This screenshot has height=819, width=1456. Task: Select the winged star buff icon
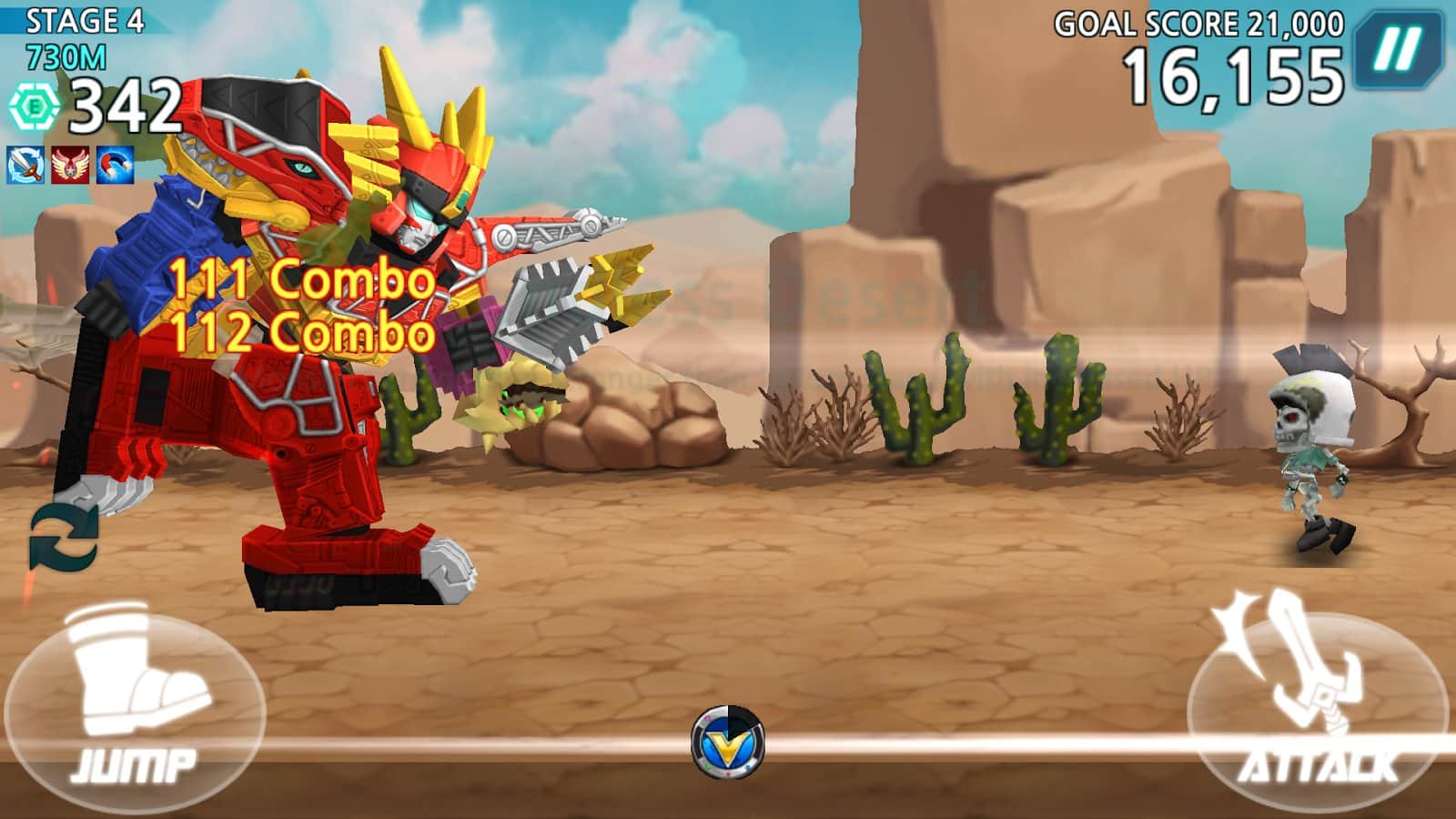pyautogui.click(x=70, y=165)
